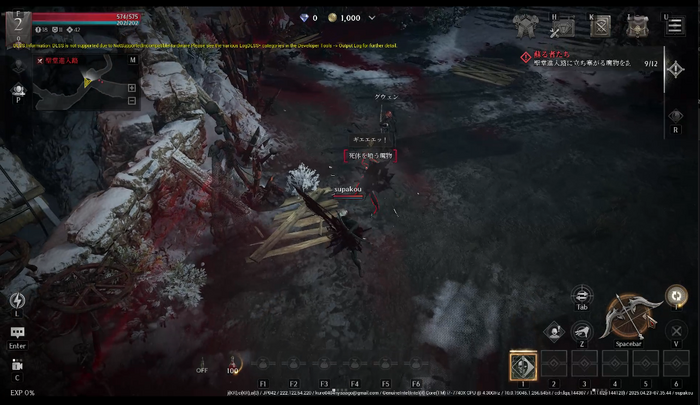This screenshot has height=405, width=700.
Task: Use the potion with count 100
Action: point(234,364)
